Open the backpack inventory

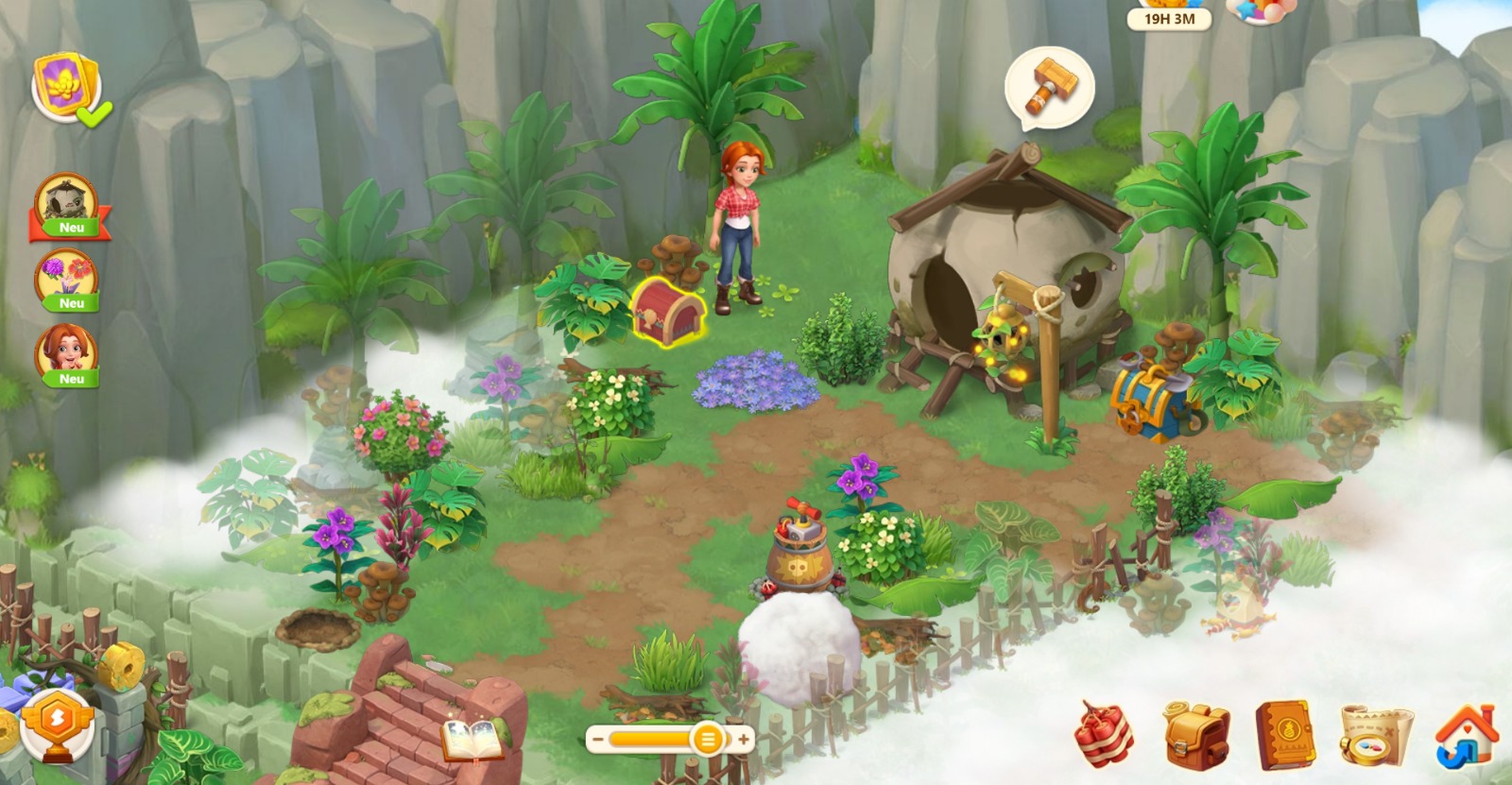1194,734
